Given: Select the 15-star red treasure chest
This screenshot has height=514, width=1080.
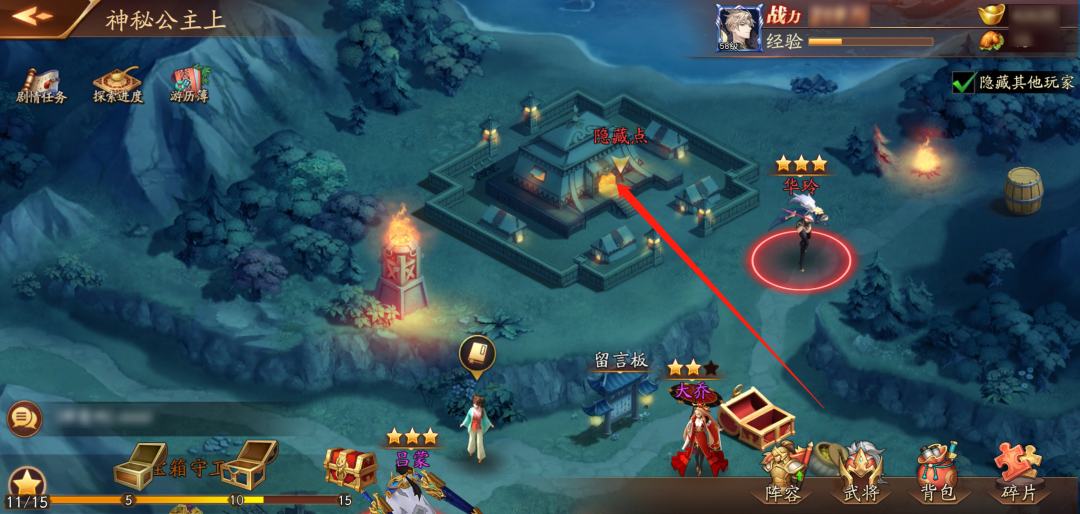Looking at the screenshot, I should (x=350, y=467).
